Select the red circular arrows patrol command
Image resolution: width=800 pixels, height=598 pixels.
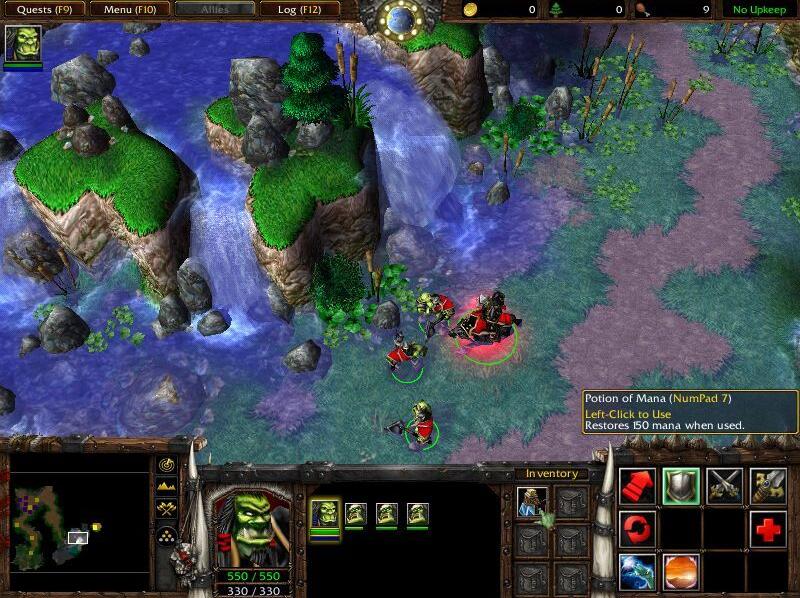point(637,528)
